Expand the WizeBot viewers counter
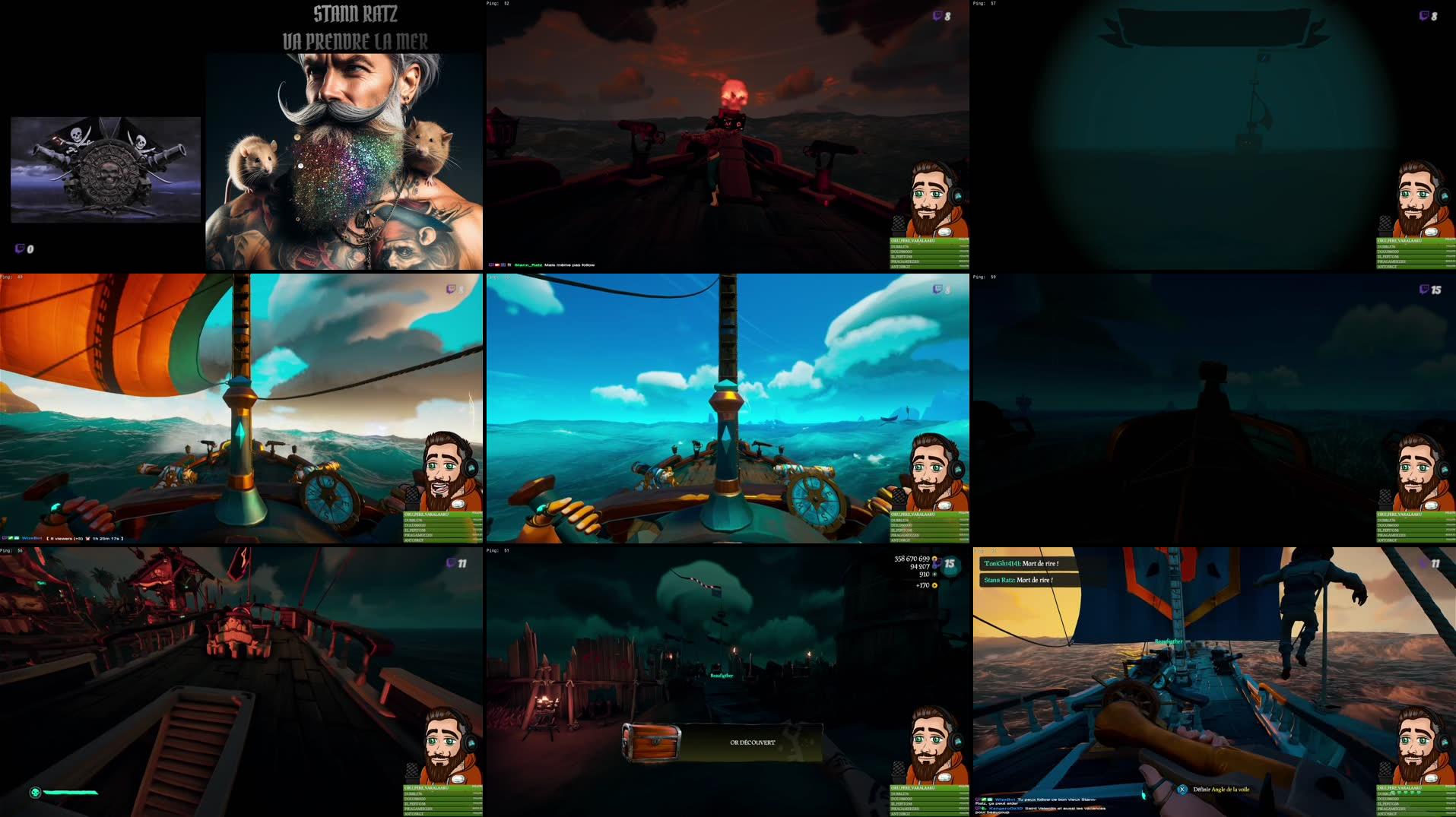Screen dimensions: 1456x817 pos(62,539)
